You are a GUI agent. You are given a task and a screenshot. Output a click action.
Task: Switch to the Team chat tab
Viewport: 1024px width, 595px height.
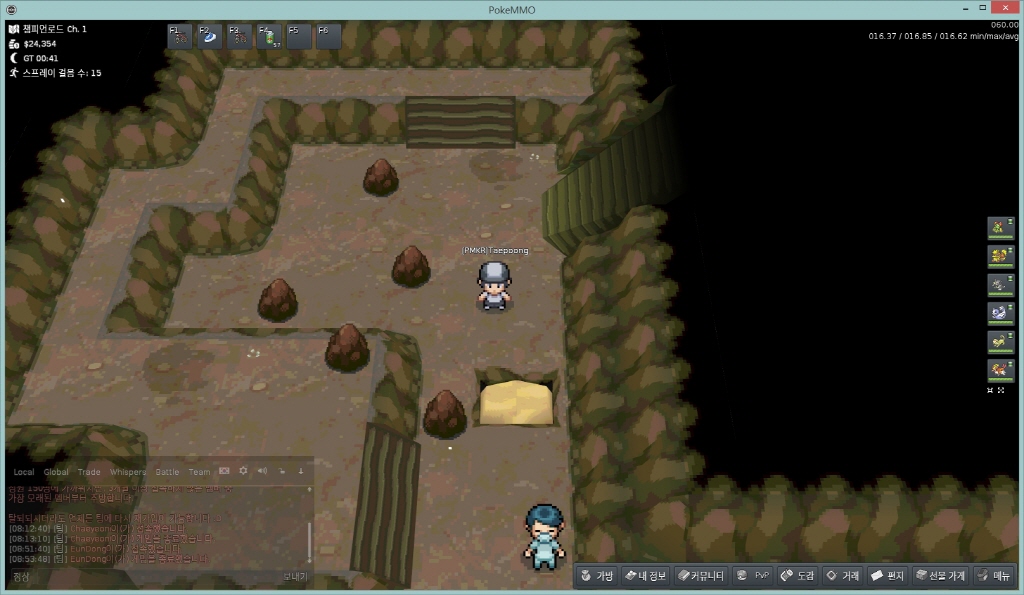click(x=199, y=472)
